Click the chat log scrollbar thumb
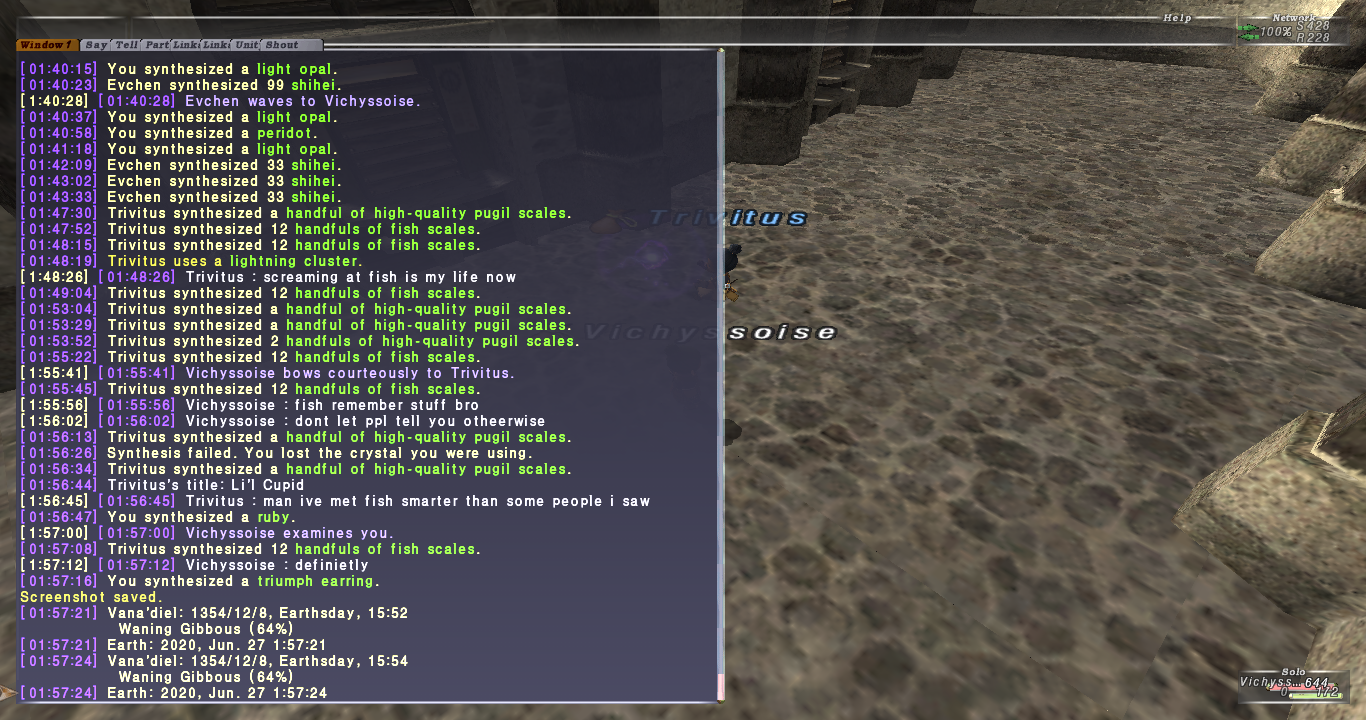The height and width of the screenshot is (720, 1366). coord(720,686)
